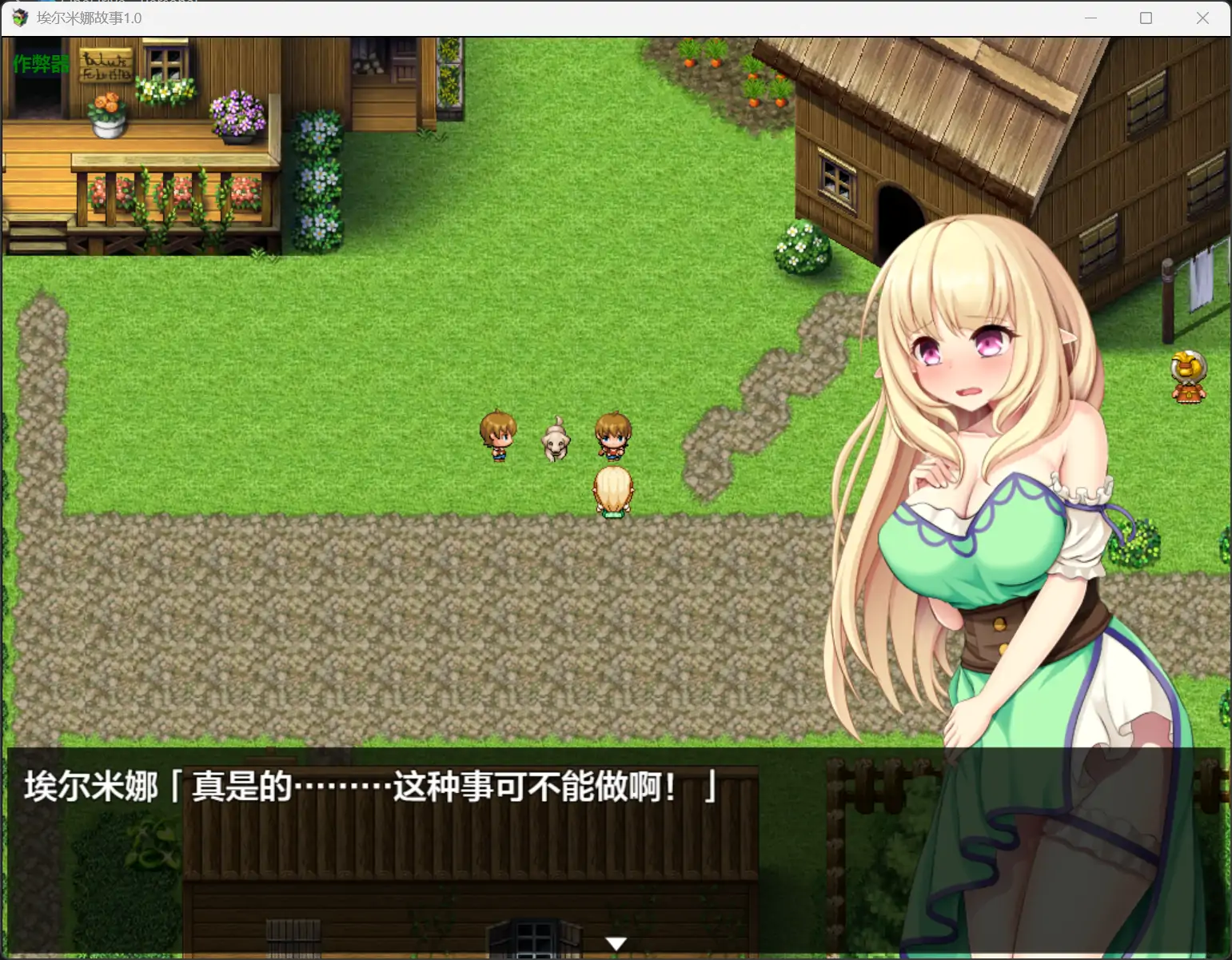
Task: Select the red-haired child sprite
Action: click(x=611, y=436)
